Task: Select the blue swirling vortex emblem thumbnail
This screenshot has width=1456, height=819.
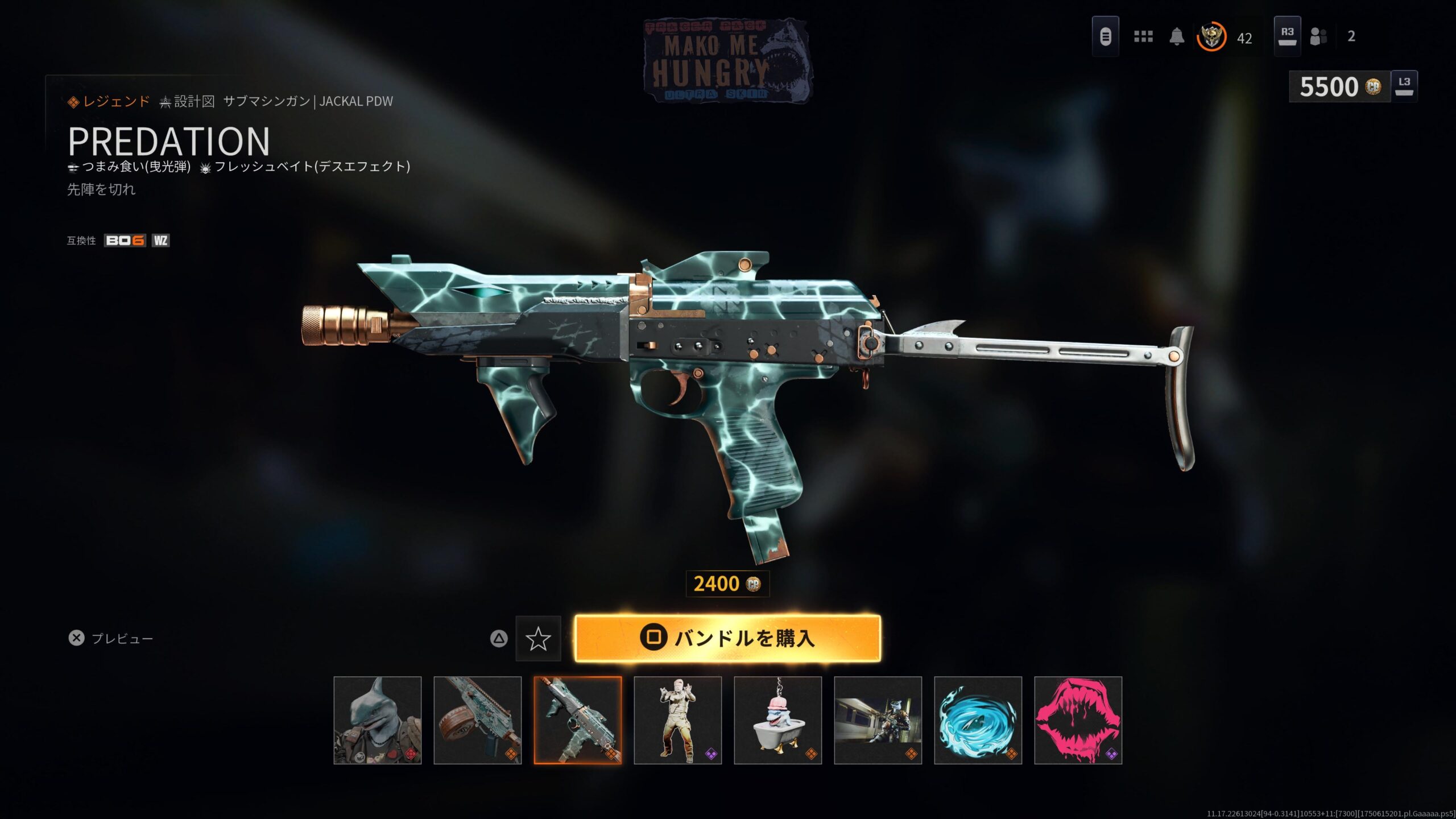Action: 978,720
